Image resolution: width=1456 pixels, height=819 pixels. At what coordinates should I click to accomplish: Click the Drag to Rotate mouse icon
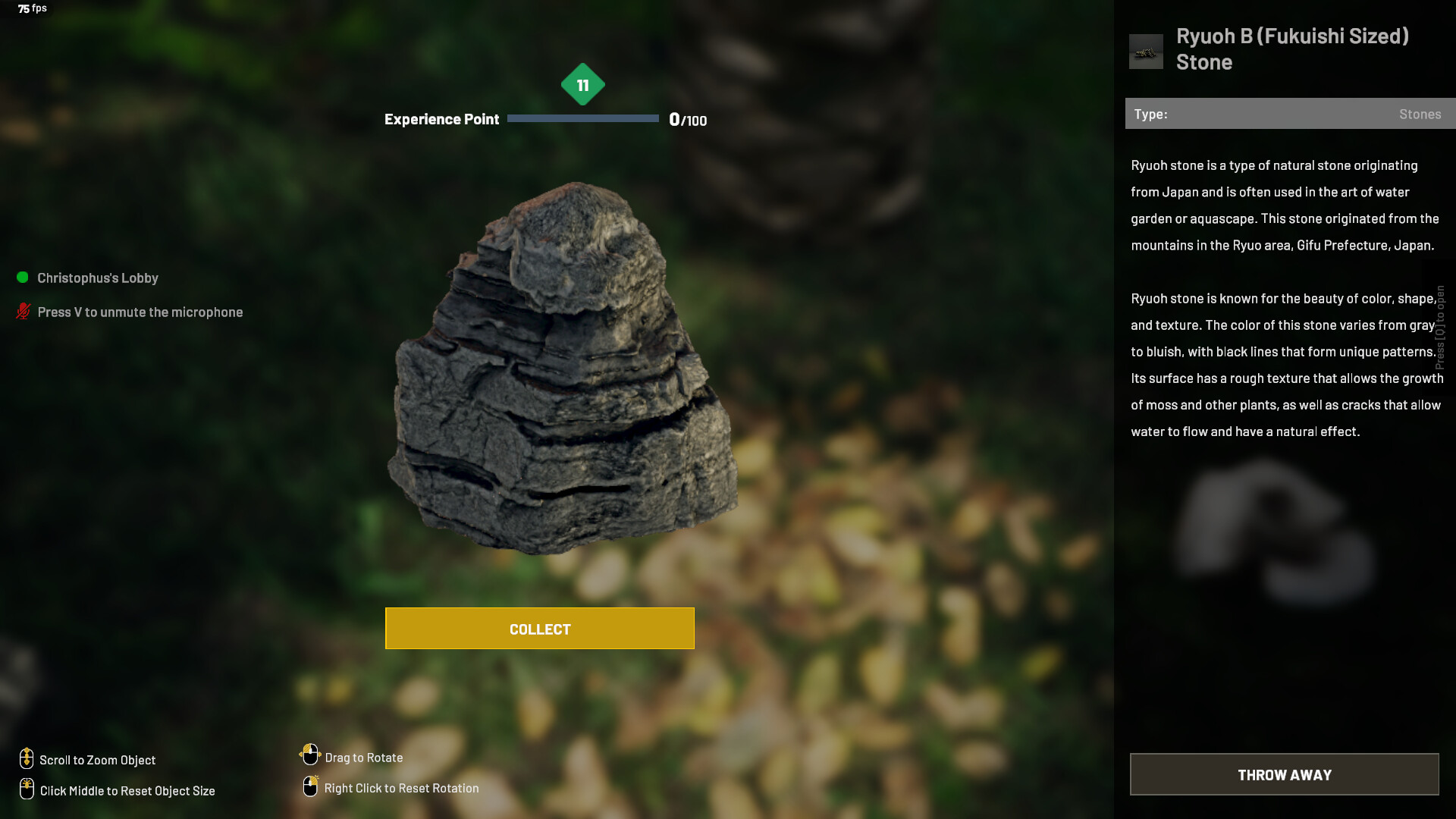(x=310, y=755)
